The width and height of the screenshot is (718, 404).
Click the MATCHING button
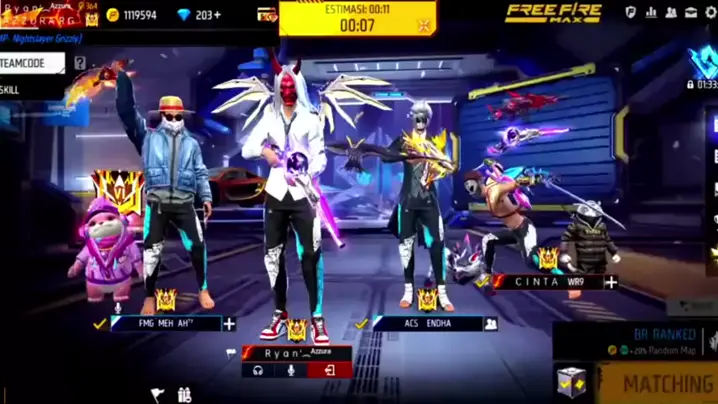click(x=665, y=384)
